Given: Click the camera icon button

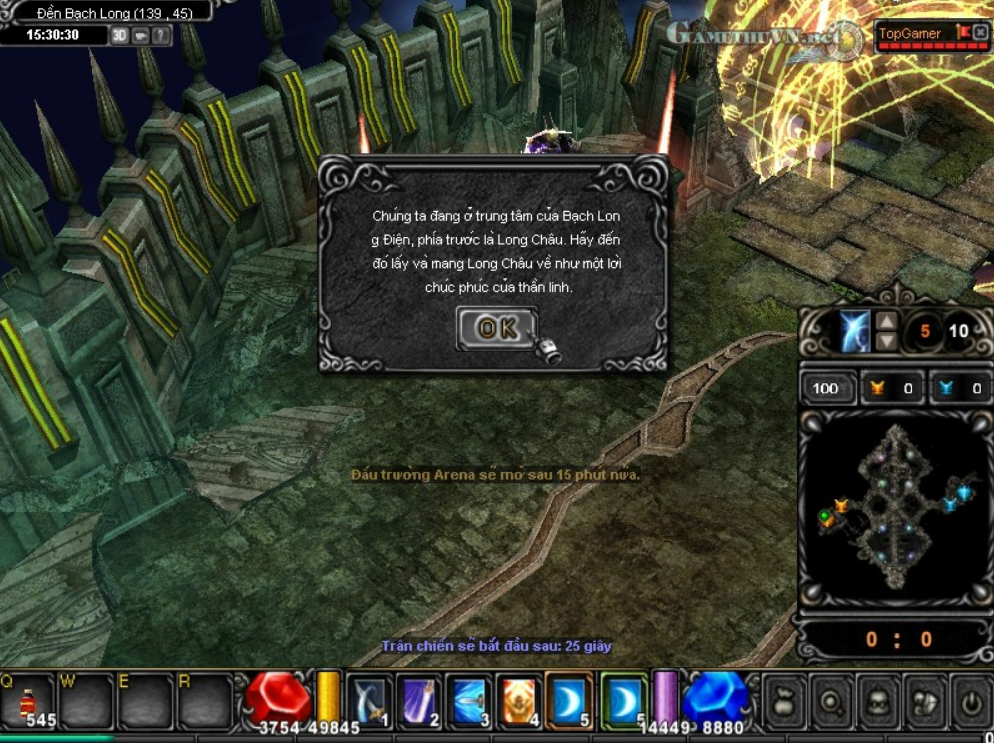Looking at the screenshot, I should point(141,36).
